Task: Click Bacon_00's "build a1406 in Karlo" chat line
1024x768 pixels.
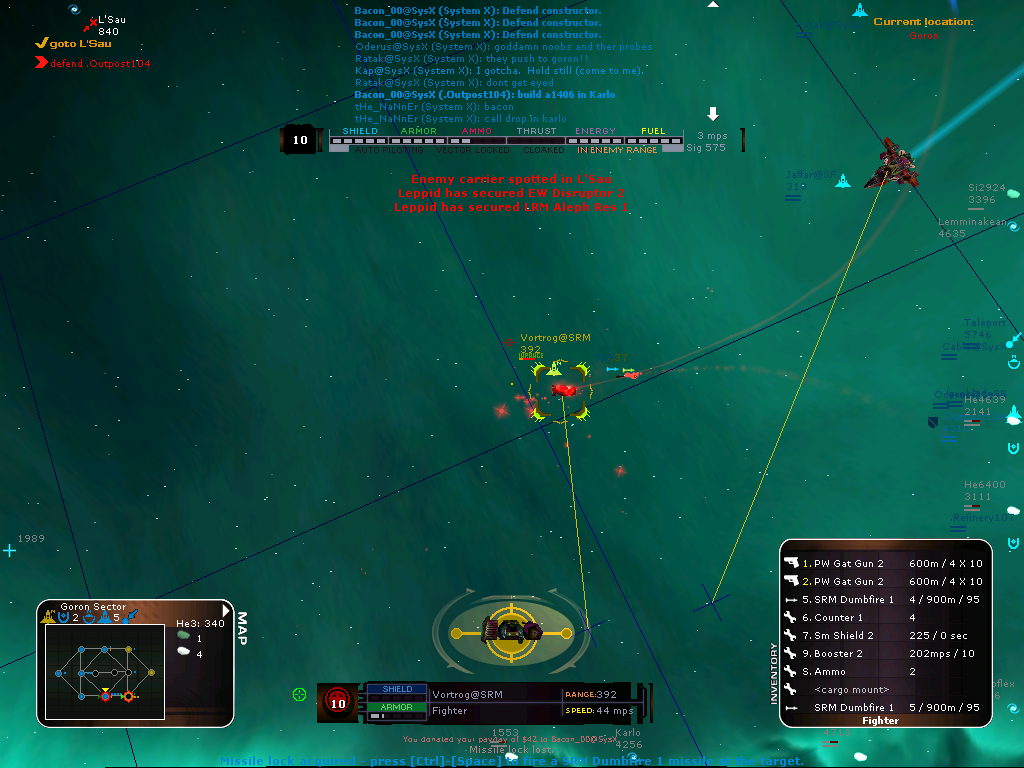Action: [x=485, y=94]
